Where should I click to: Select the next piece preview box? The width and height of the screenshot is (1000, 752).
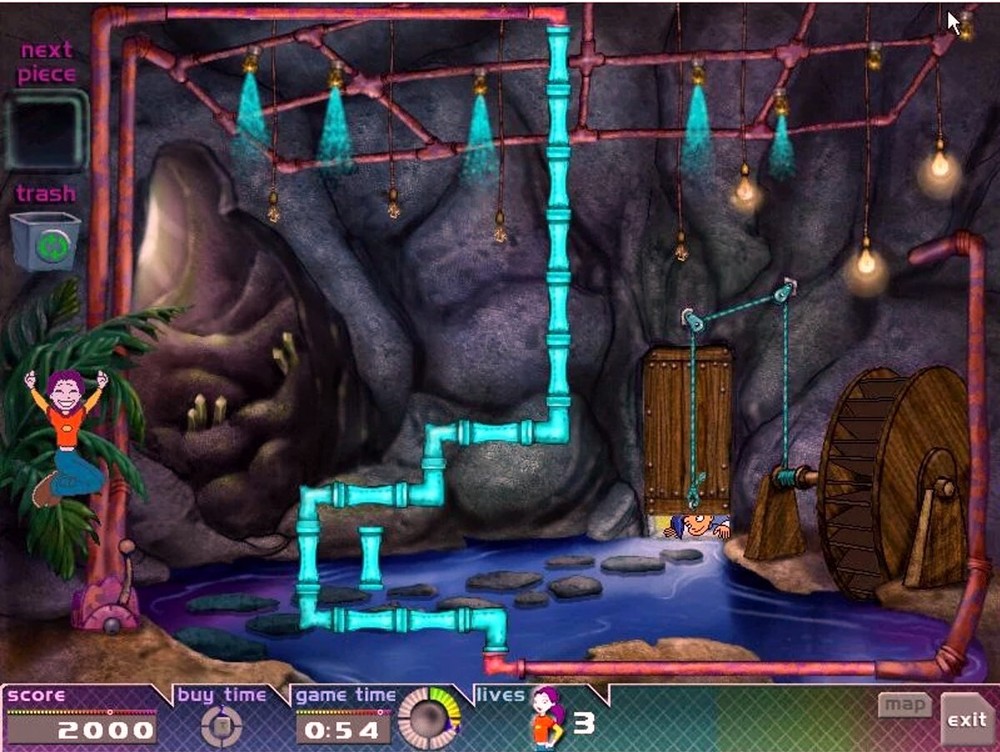[x=45, y=130]
